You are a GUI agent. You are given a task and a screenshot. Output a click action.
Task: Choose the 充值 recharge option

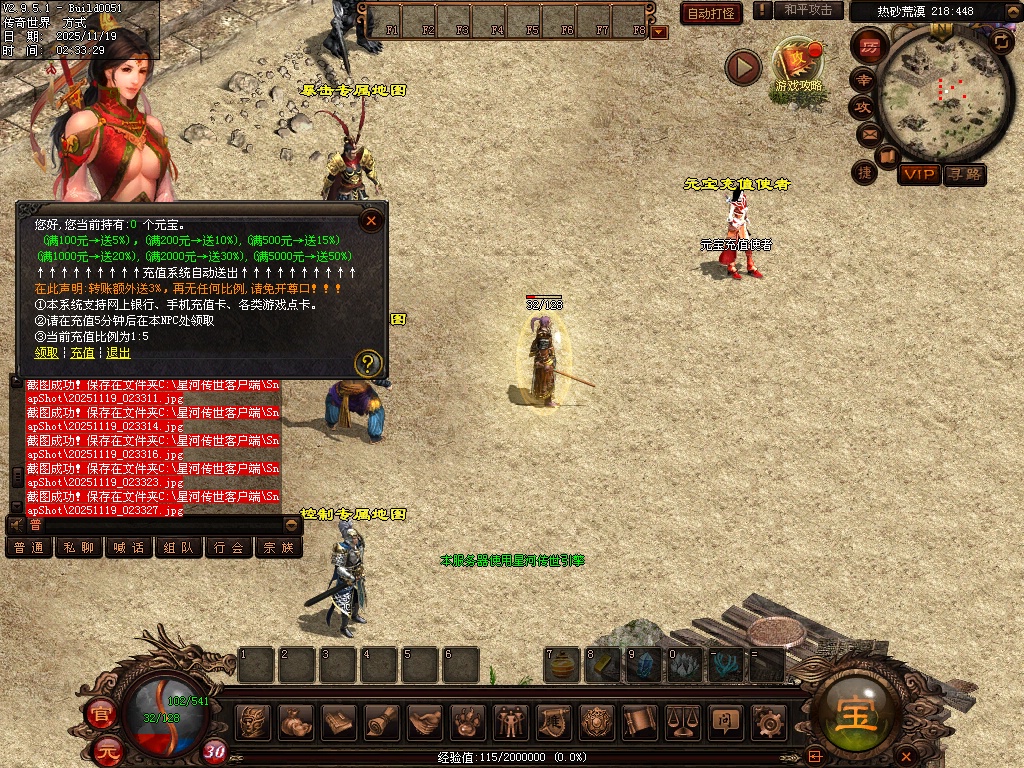point(83,353)
